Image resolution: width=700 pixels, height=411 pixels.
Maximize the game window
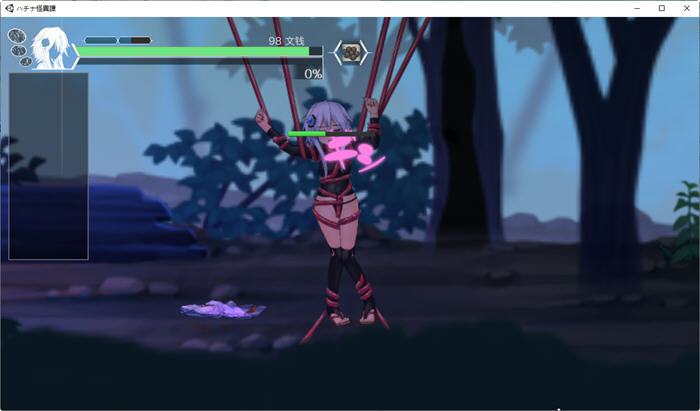[661, 8]
